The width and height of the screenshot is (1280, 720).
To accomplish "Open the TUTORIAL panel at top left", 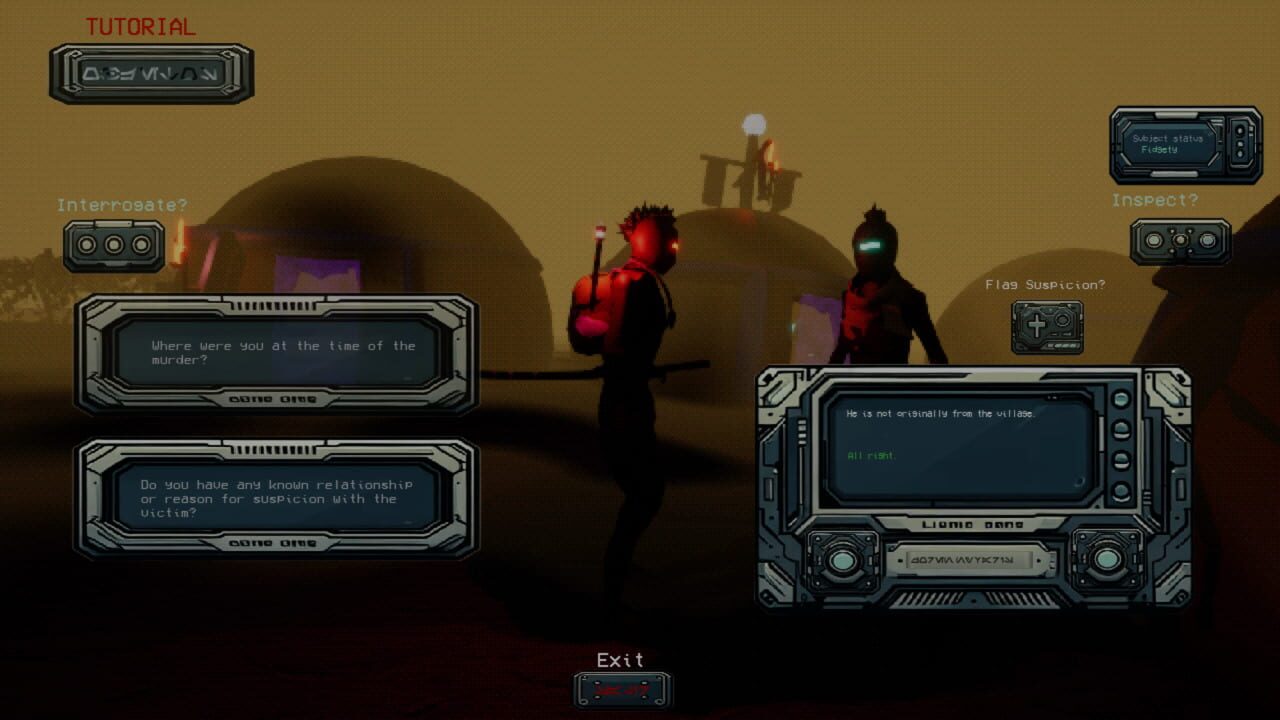I will [x=150, y=73].
